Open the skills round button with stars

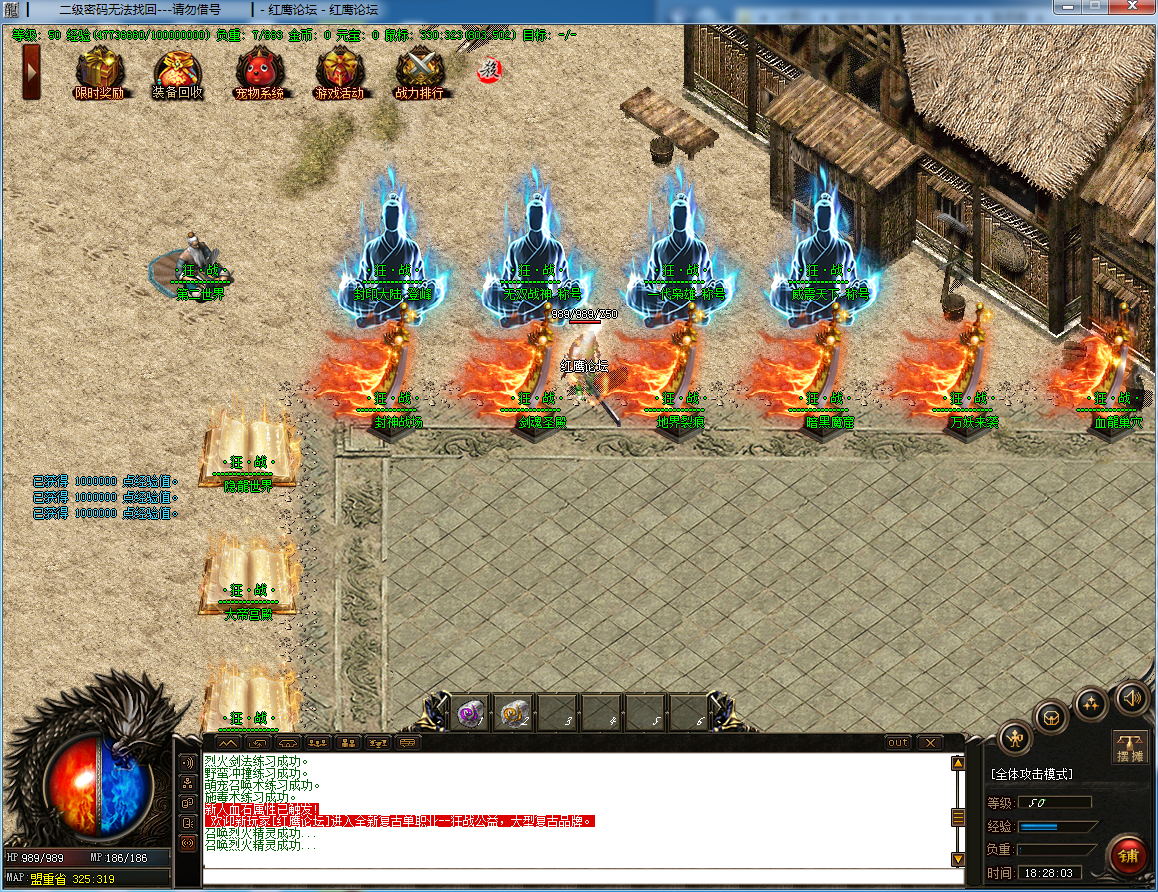pyautogui.click(x=1091, y=703)
